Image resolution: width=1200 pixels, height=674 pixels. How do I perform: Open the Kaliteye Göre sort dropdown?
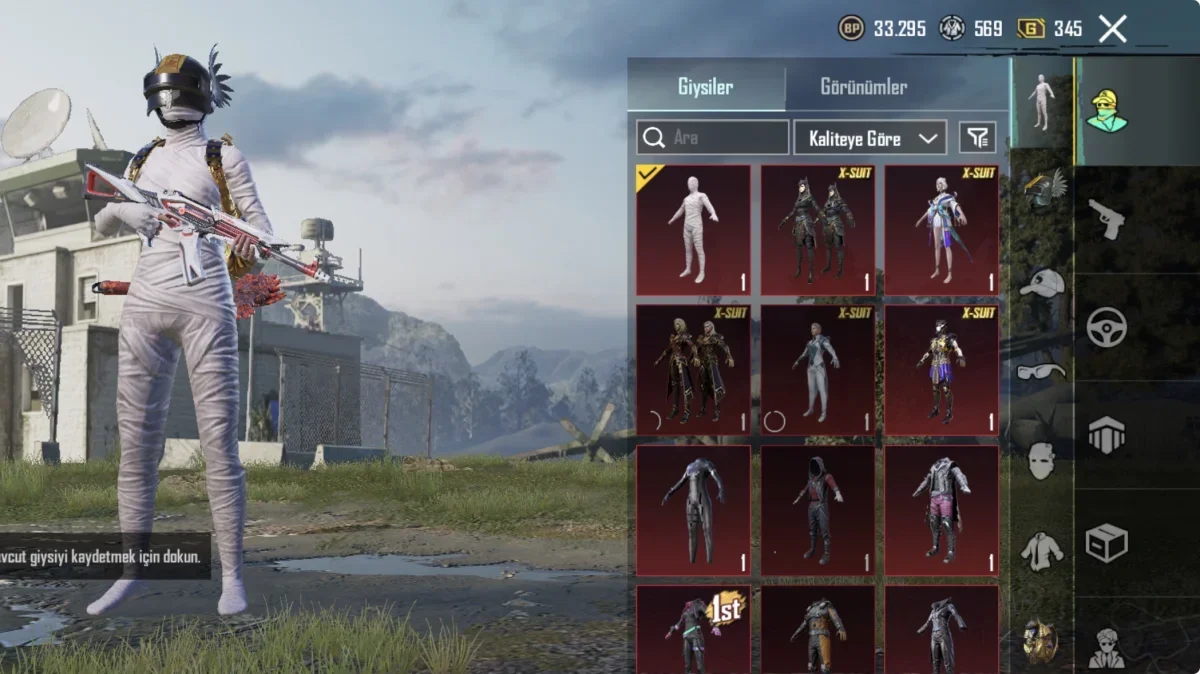tap(869, 138)
